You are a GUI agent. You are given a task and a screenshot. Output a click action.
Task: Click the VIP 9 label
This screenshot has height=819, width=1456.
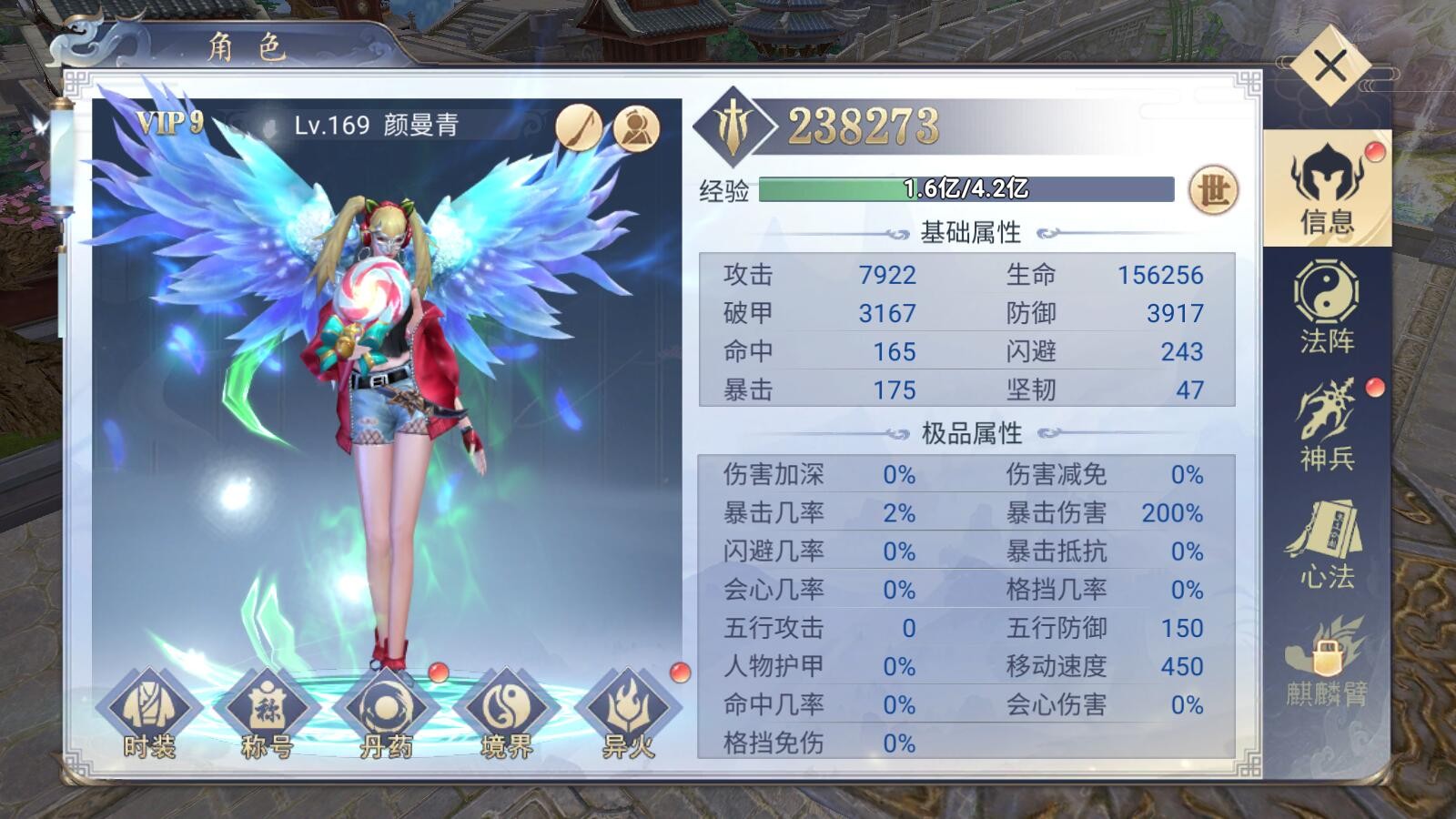pyautogui.click(x=168, y=121)
